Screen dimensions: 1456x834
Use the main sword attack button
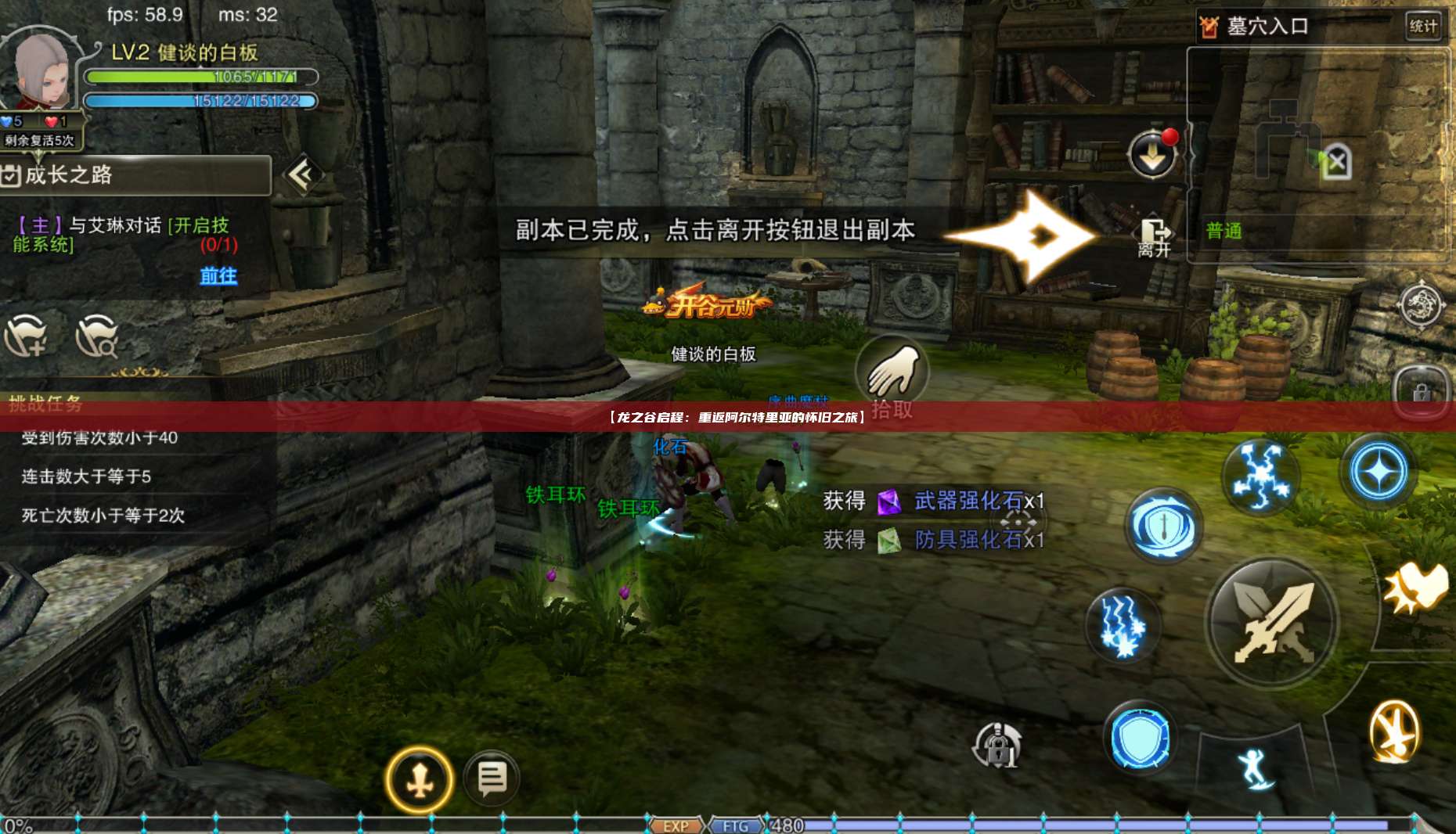click(1271, 624)
